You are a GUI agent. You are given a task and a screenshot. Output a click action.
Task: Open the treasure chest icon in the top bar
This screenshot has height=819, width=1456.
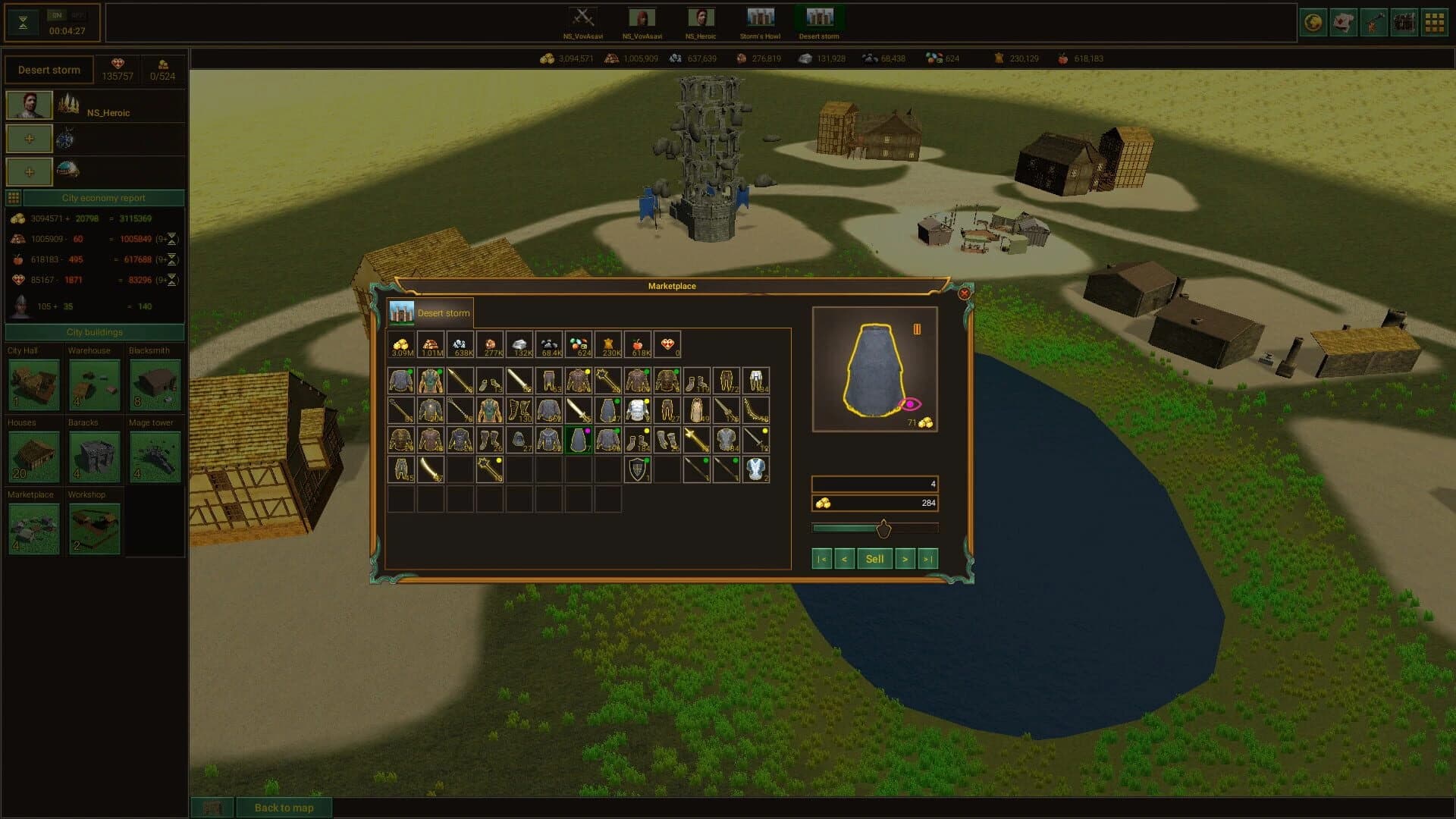click(x=1404, y=22)
